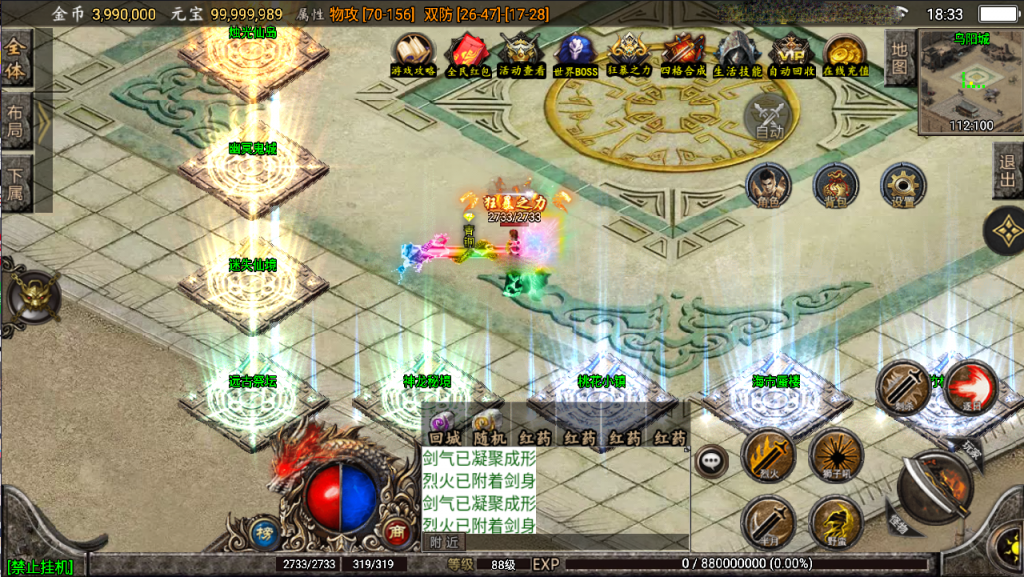This screenshot has width=1024, height=577.
Task: Open the 在线充值 gold coin icon
Action: (x=846, y=52)
